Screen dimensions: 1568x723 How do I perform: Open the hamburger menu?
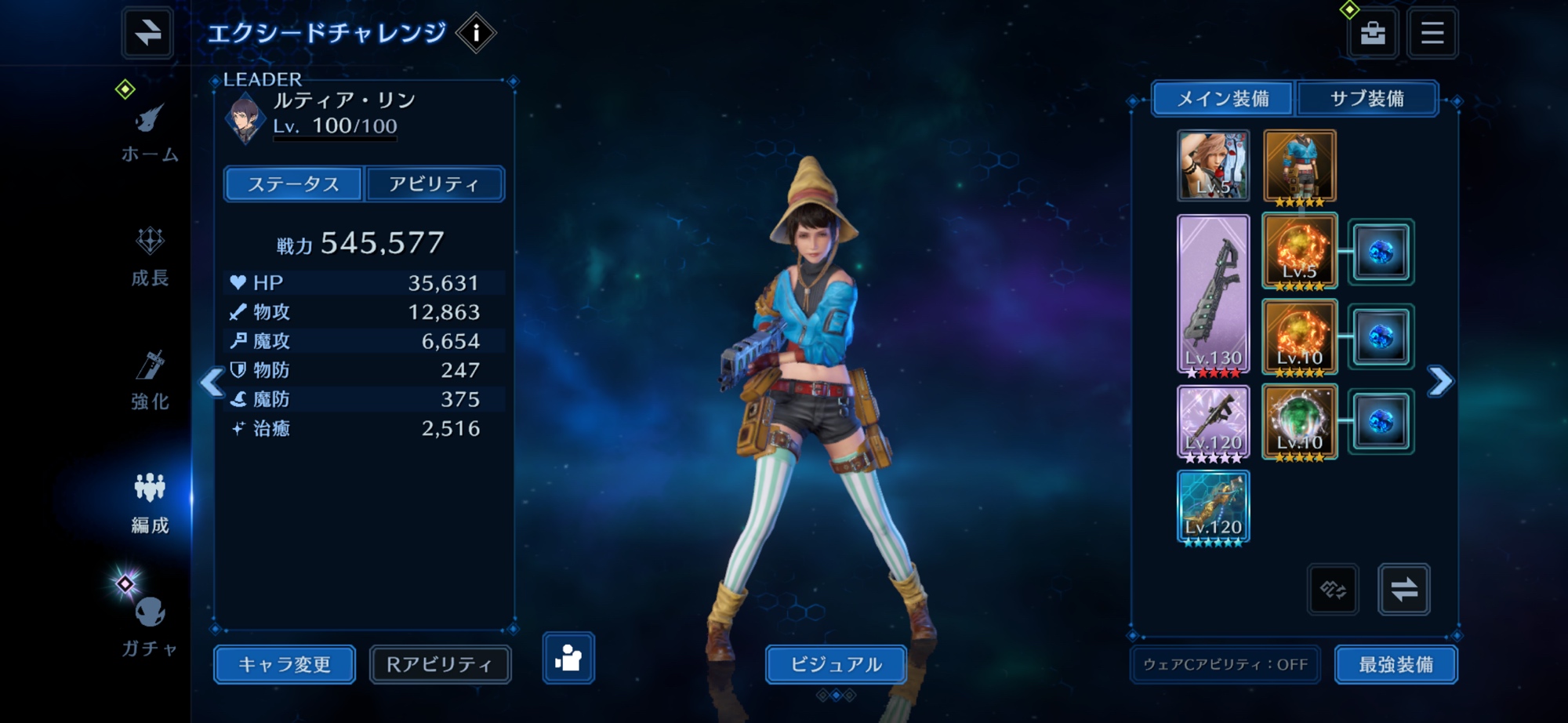[1432, 33]
